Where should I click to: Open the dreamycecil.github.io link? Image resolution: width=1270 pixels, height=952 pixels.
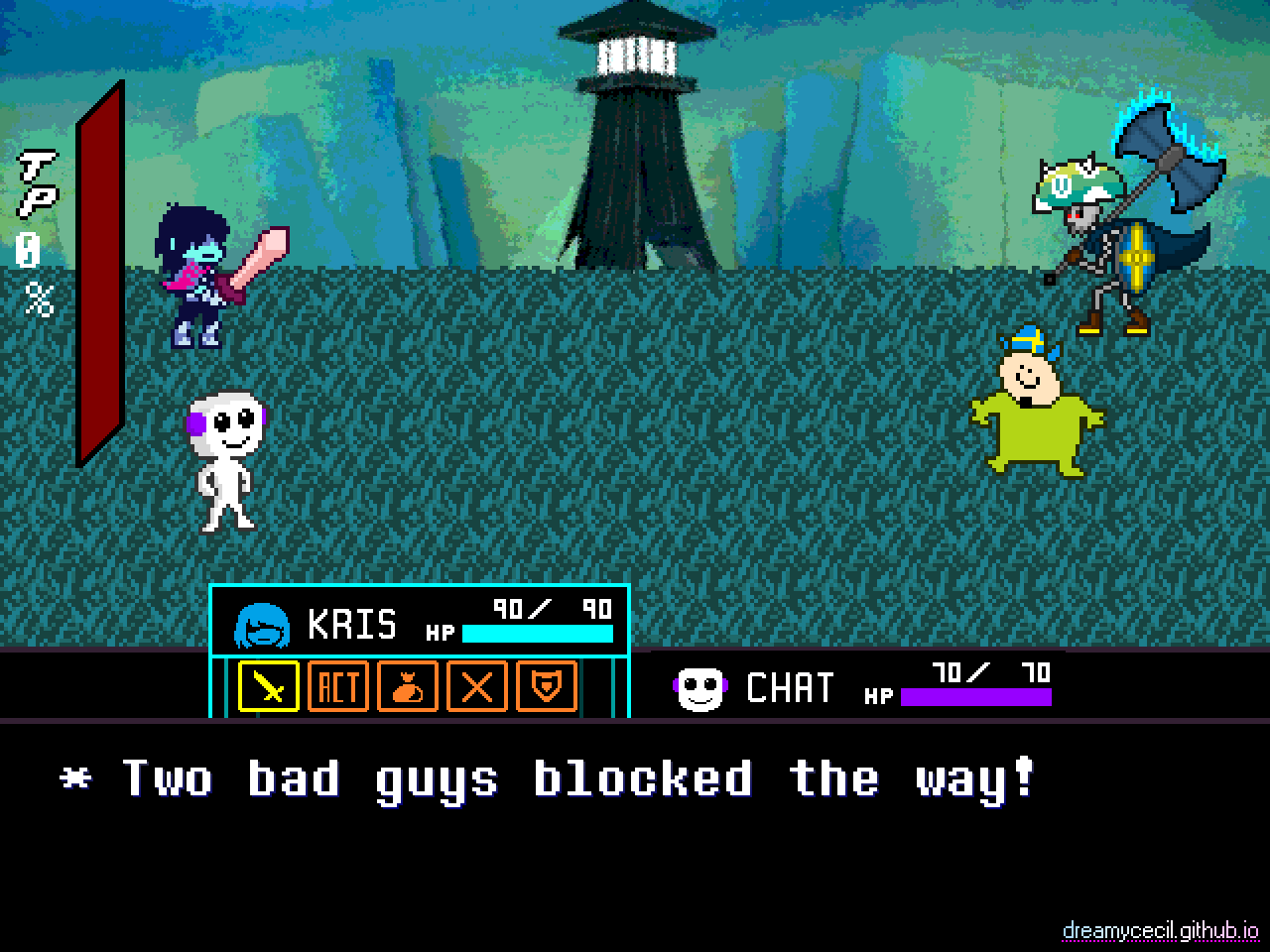pyautogui.click(x=1160, y=930)
